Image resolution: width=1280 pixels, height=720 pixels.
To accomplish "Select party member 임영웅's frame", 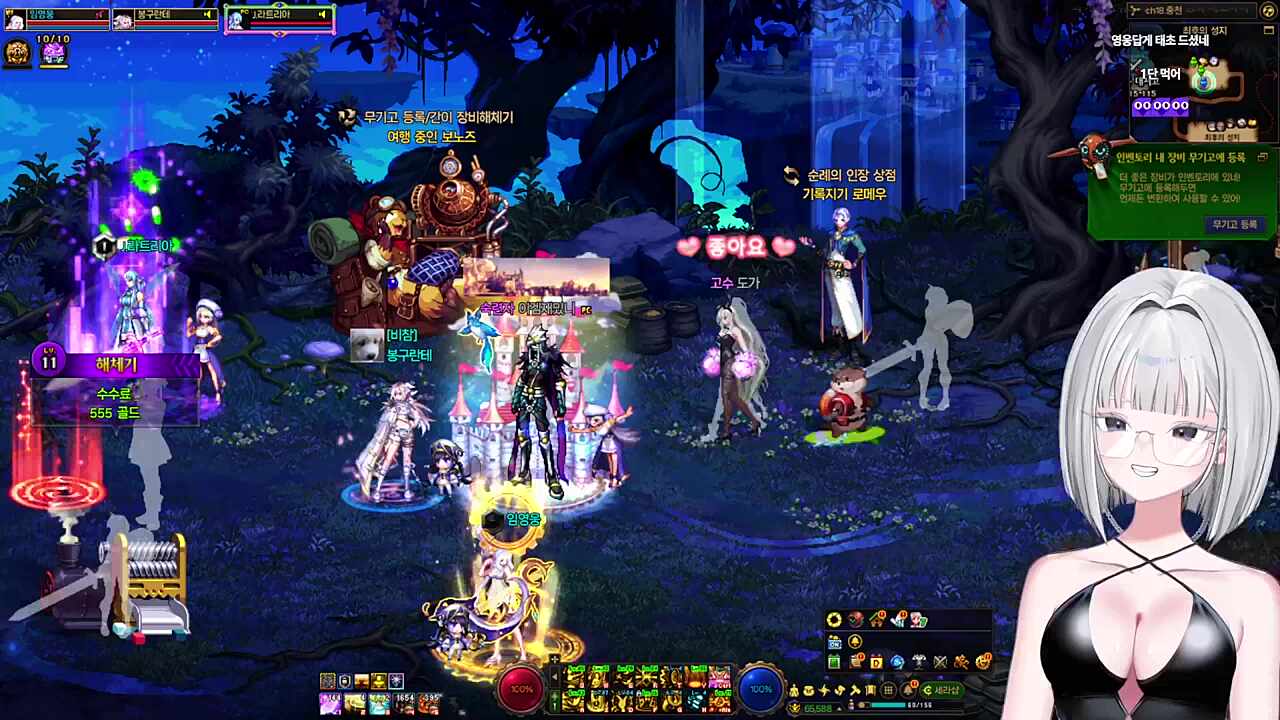I will point(55,17).
